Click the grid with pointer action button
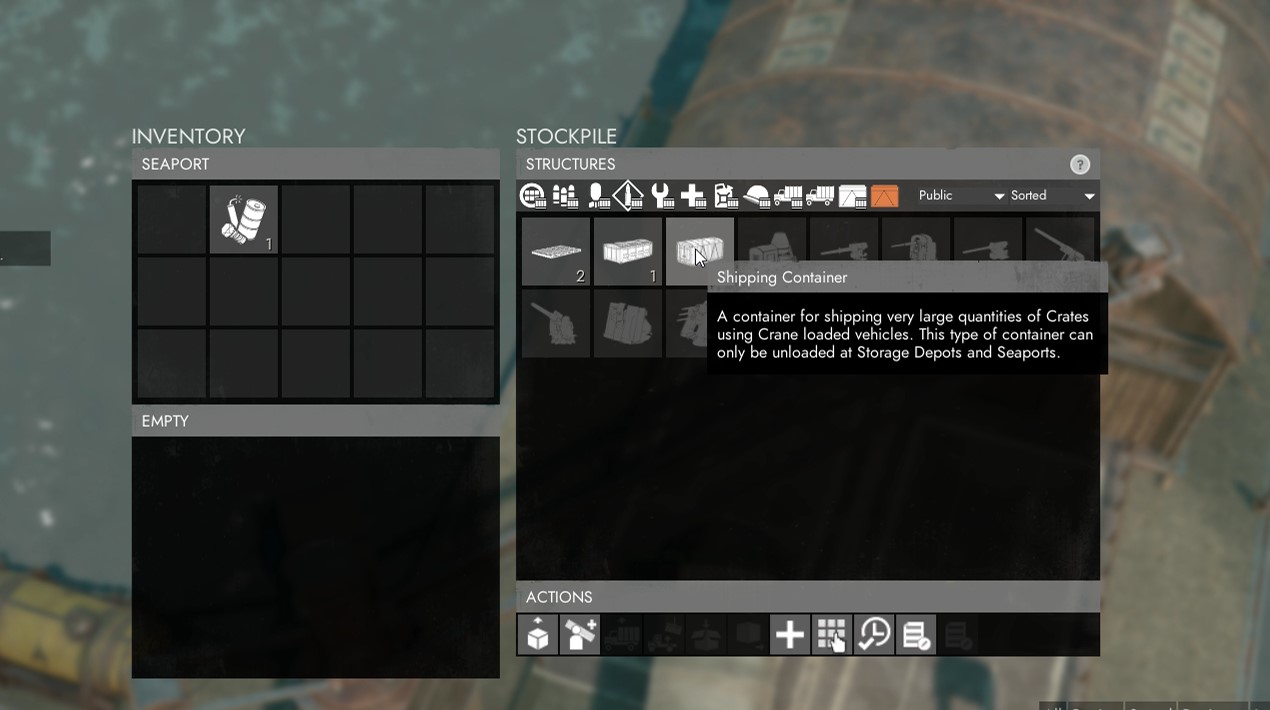 831,635
